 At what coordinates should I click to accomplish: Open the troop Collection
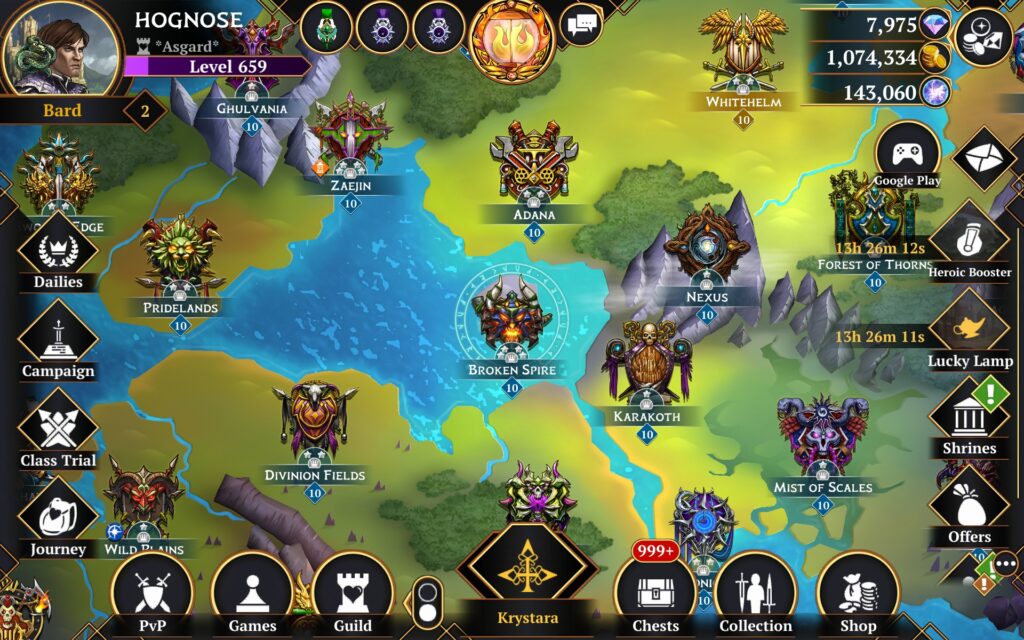755,592
